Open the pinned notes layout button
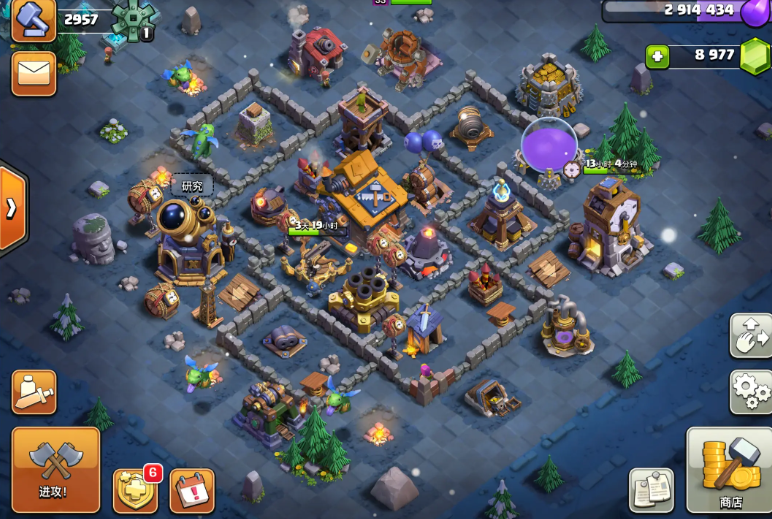Viewport: 772px width, 519px height. (651, 490)
